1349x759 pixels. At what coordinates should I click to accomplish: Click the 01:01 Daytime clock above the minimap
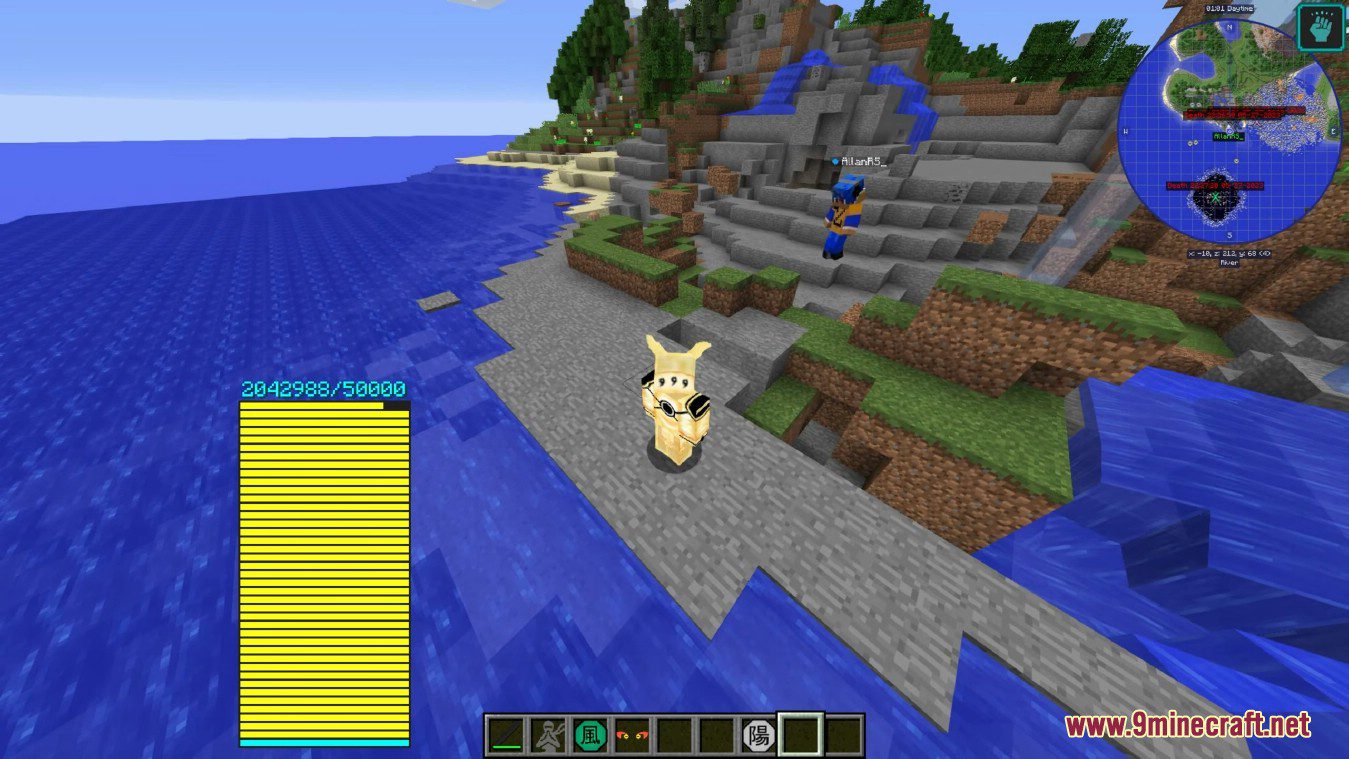tap(1229, 9)
